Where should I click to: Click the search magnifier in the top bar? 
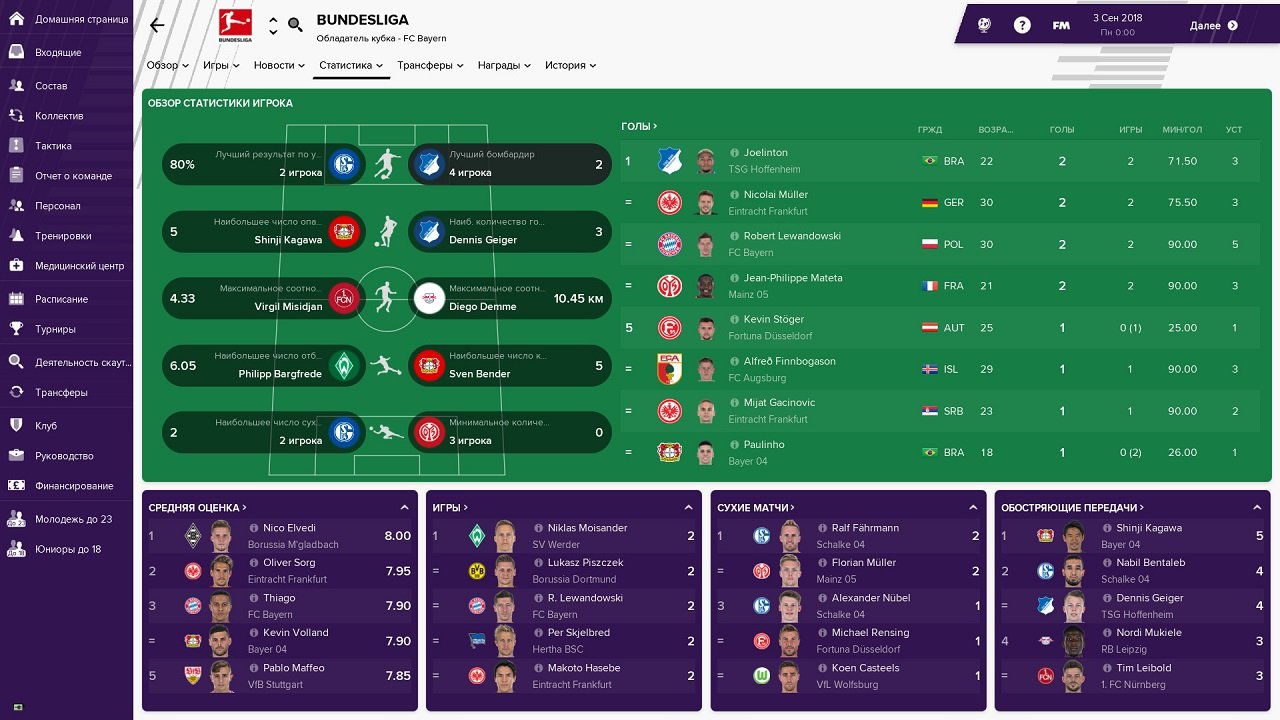pyautogui.click(x=293, y=25)
